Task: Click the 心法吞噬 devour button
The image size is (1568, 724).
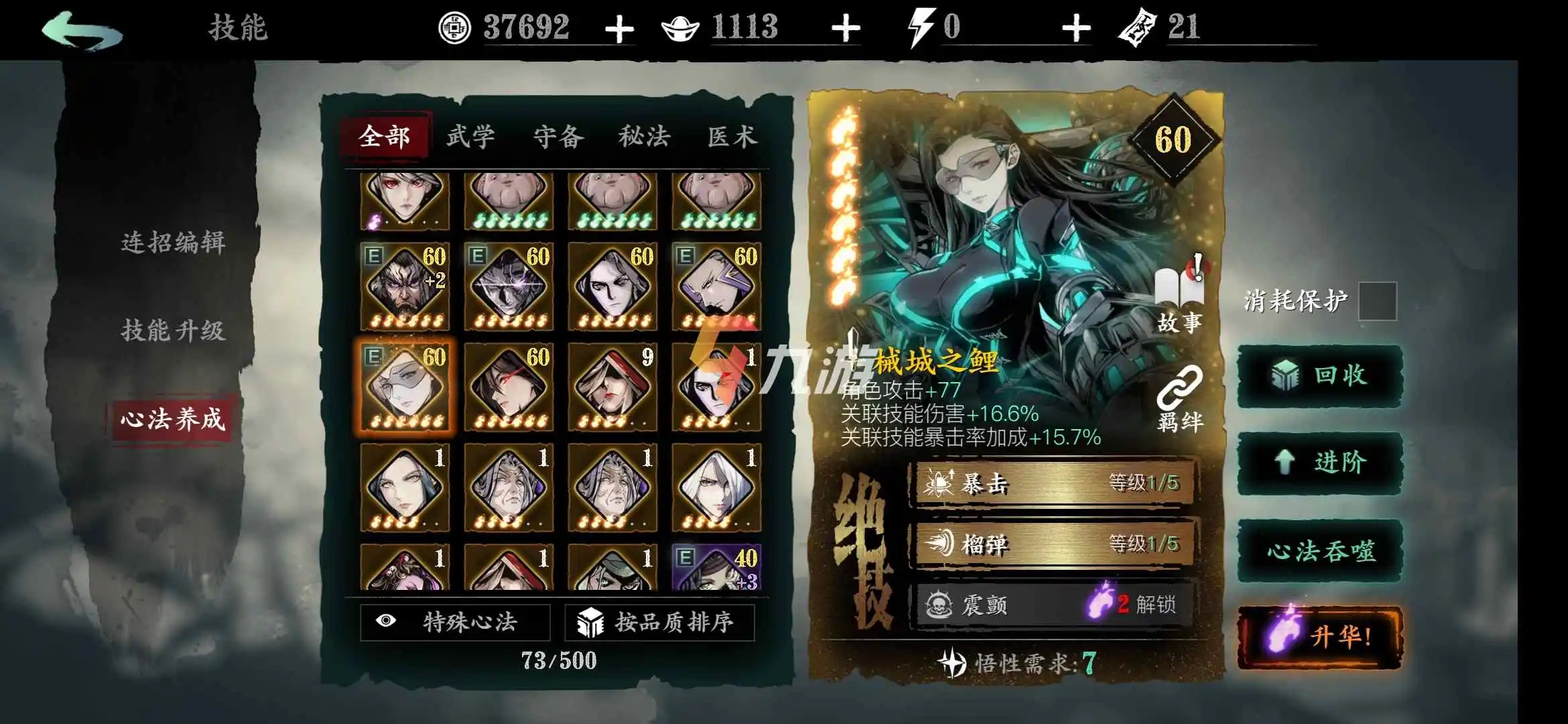Action: pos(1321,552)
